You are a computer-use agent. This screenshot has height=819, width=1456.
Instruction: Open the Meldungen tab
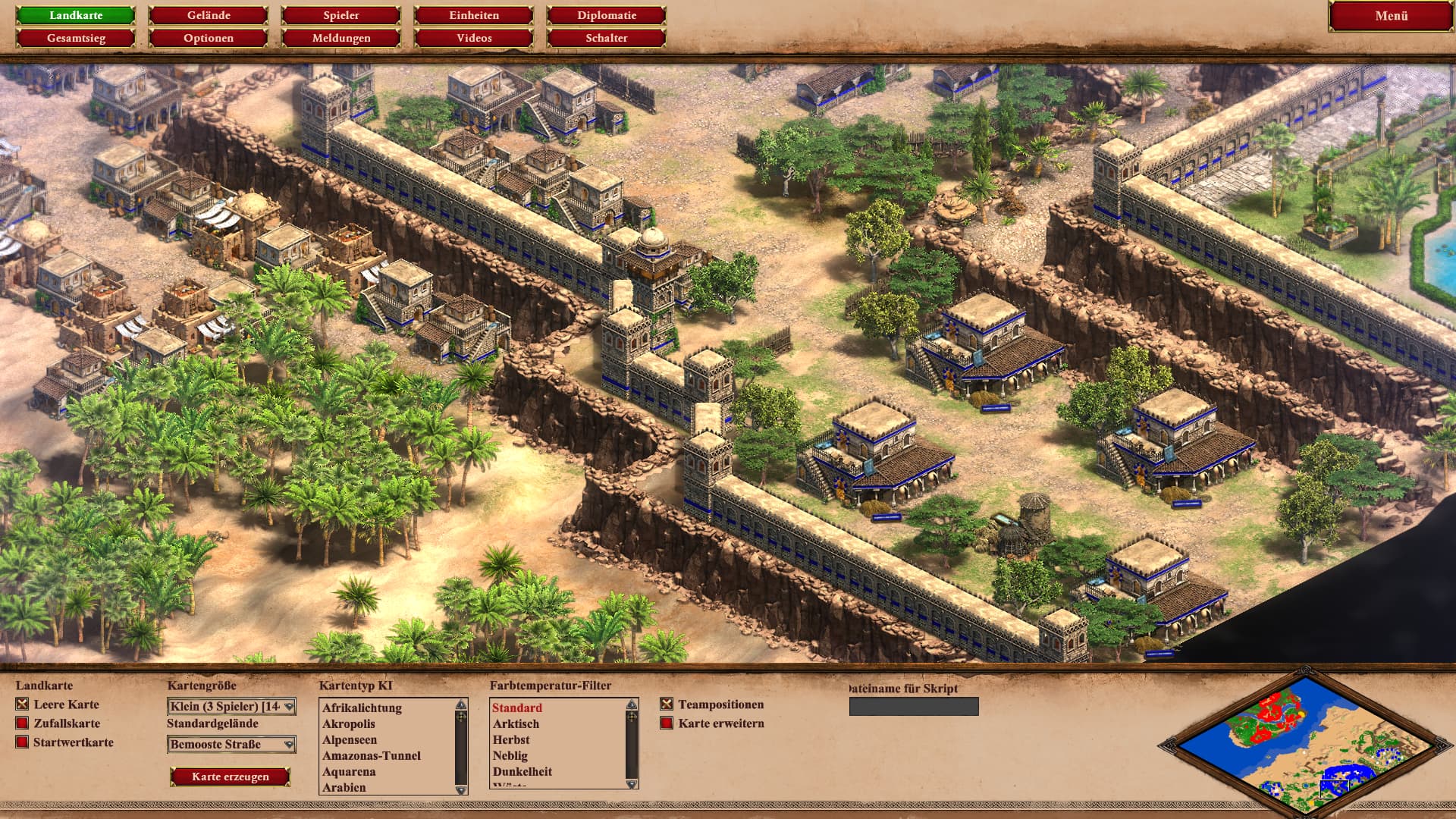coord(341,38)
